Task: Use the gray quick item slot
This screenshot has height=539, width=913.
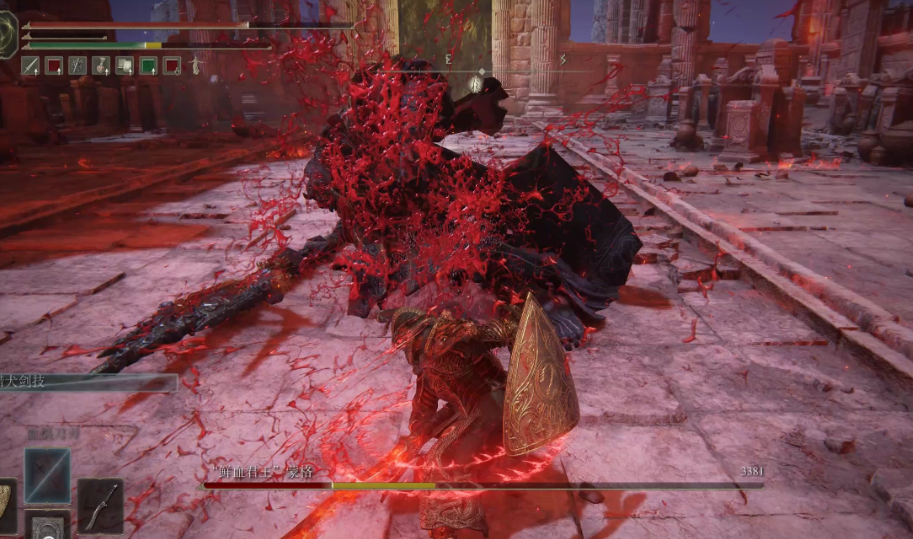Action: point(47,525)
